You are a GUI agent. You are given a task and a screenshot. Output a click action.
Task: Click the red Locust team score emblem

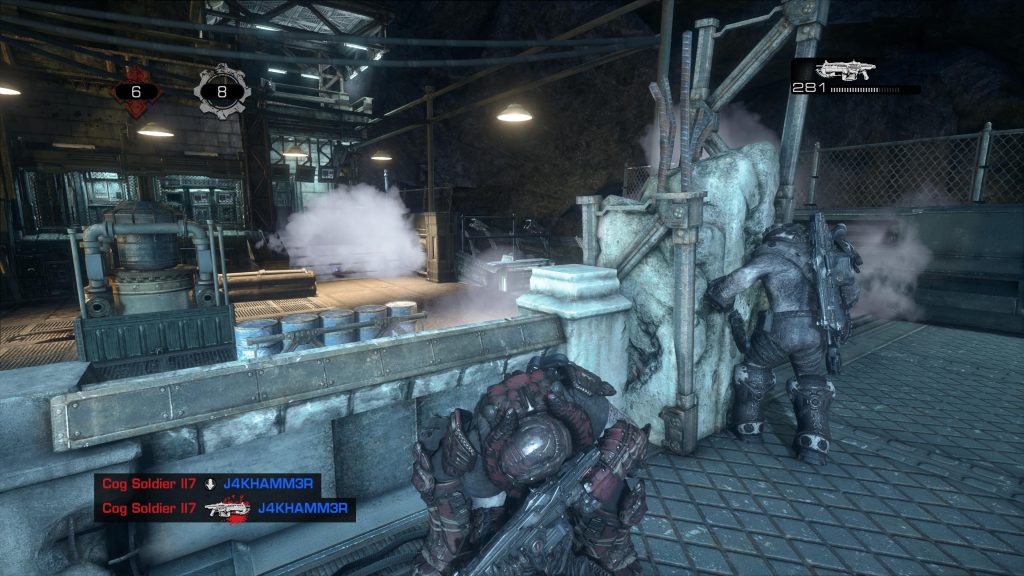click(x=136, y=90)
